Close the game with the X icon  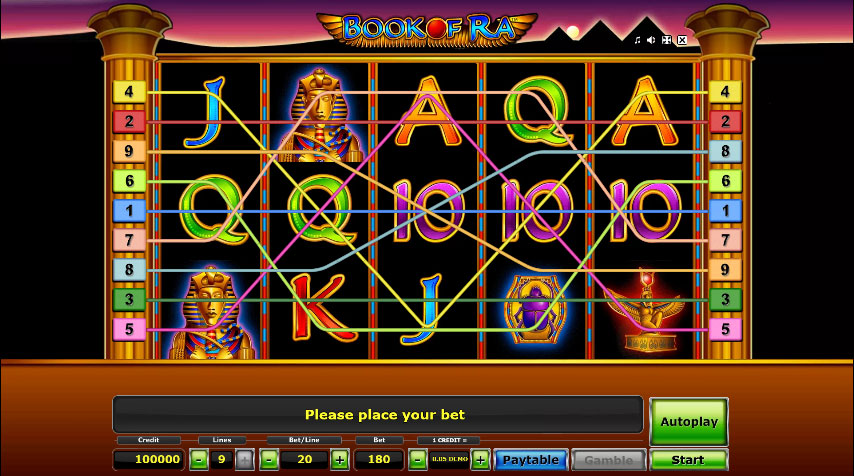681,40
